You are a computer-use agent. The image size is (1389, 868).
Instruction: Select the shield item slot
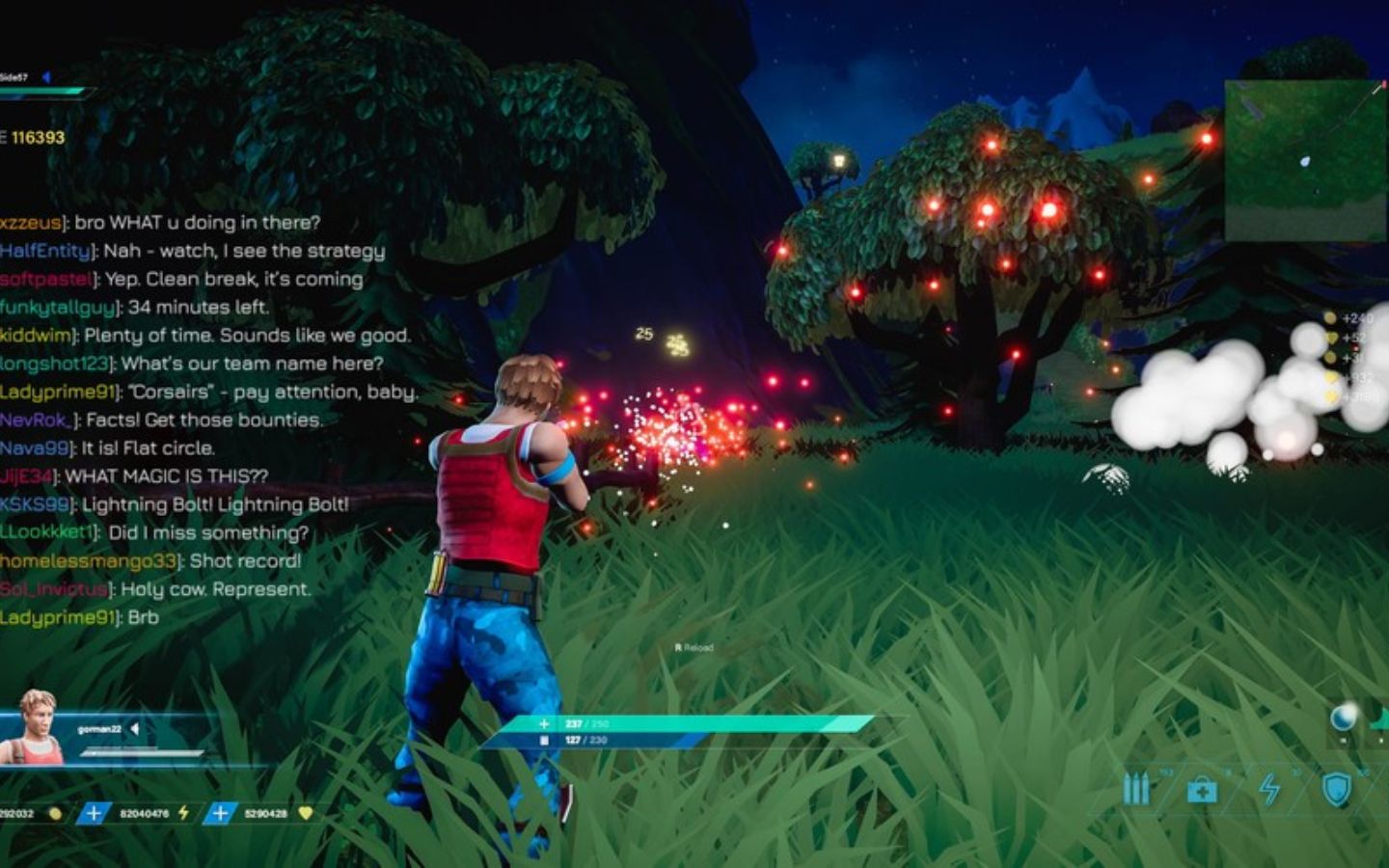tap(1336, 789)
